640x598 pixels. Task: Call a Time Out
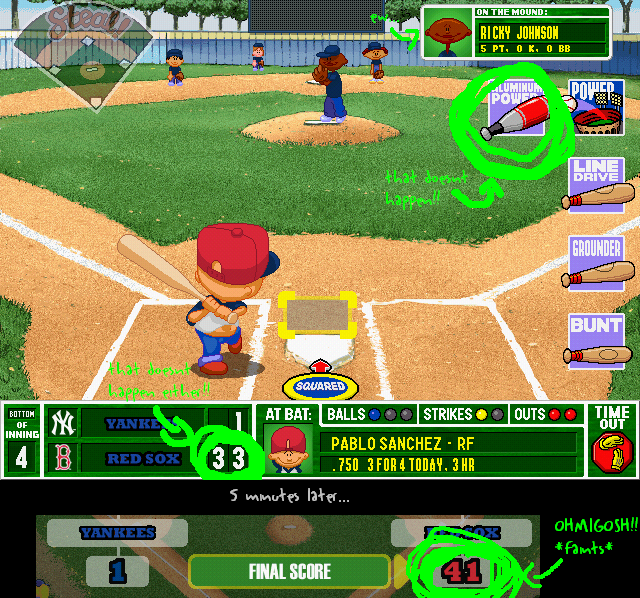coord(611,440)
